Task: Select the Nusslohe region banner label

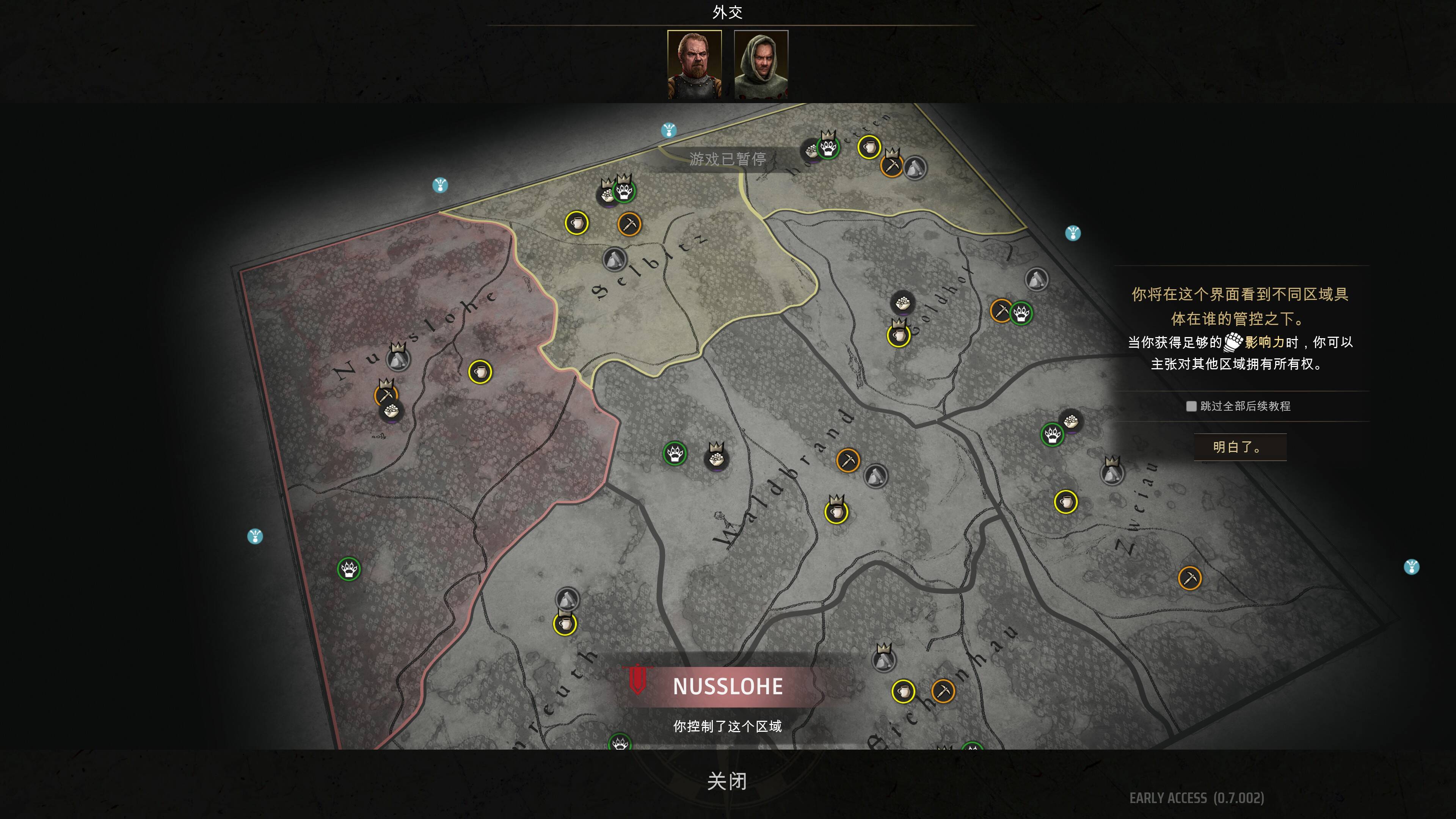Action: pos(728,686)
